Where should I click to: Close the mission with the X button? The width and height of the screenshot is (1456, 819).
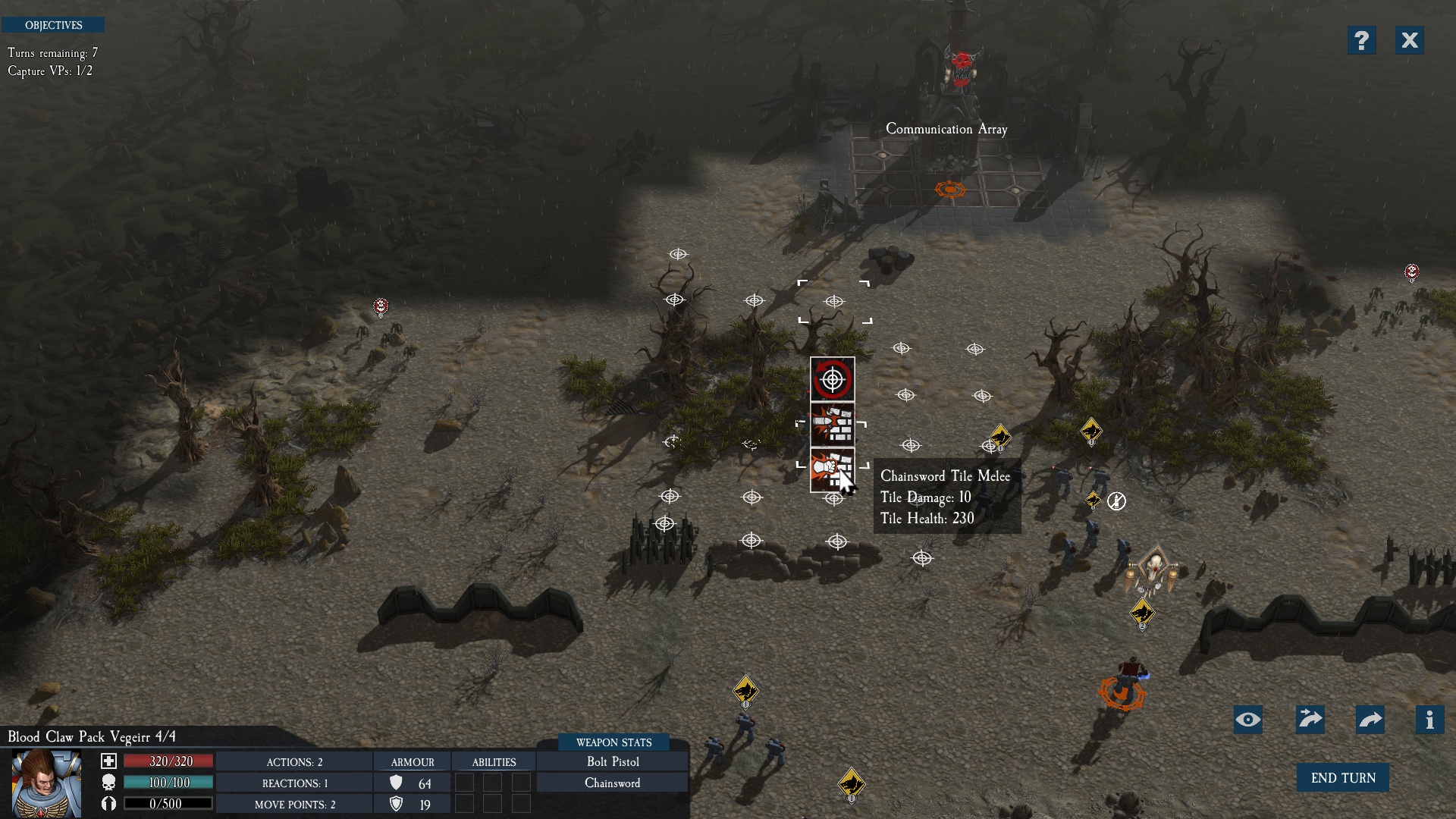point(1409,40)
